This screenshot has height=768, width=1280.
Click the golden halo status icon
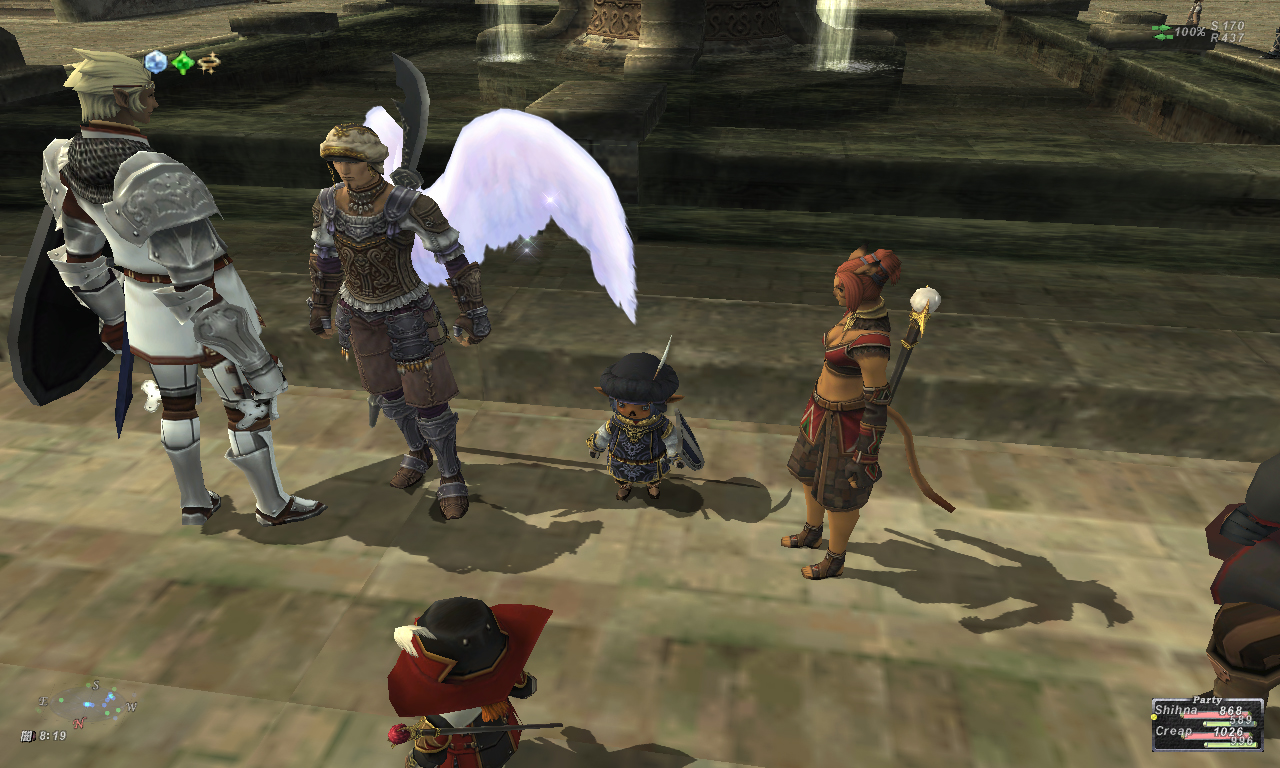(x=208, y=63)
